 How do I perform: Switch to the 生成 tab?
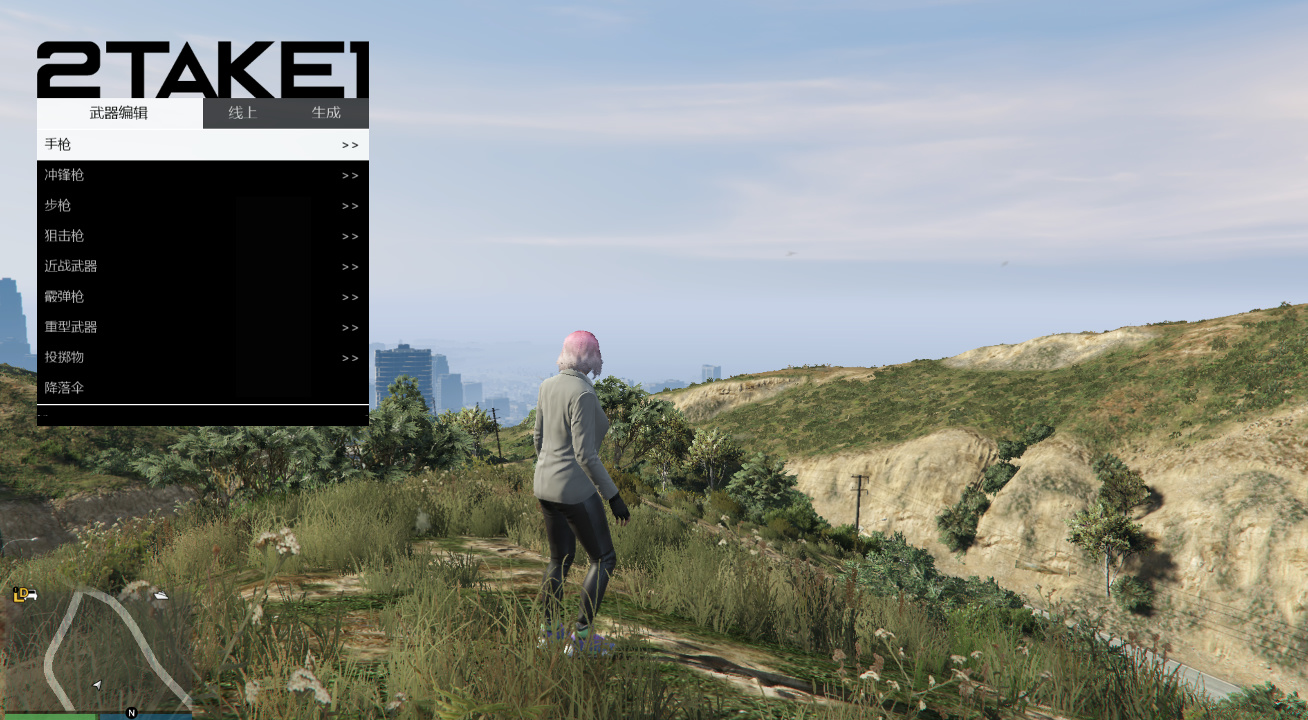pos(327,113)
